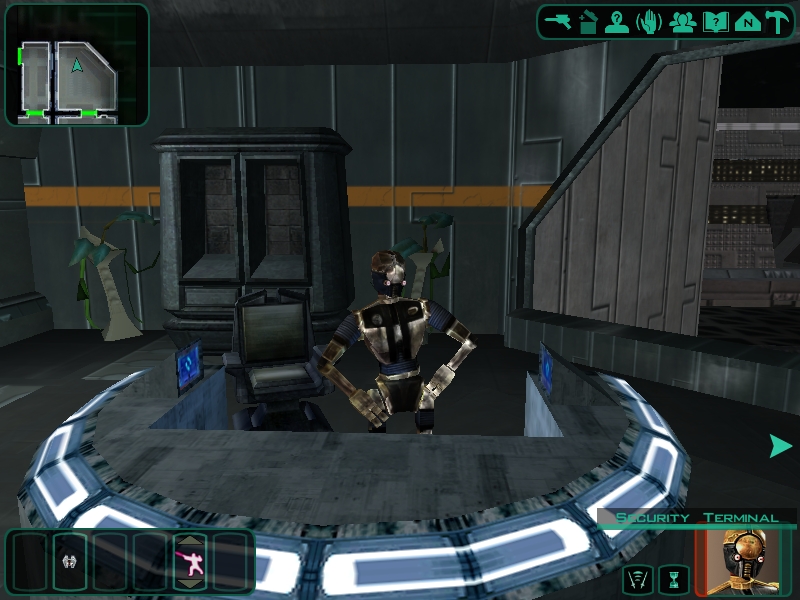Click the hourglass pause button
Screen dimensions: 800x600
tap(675, 578)
